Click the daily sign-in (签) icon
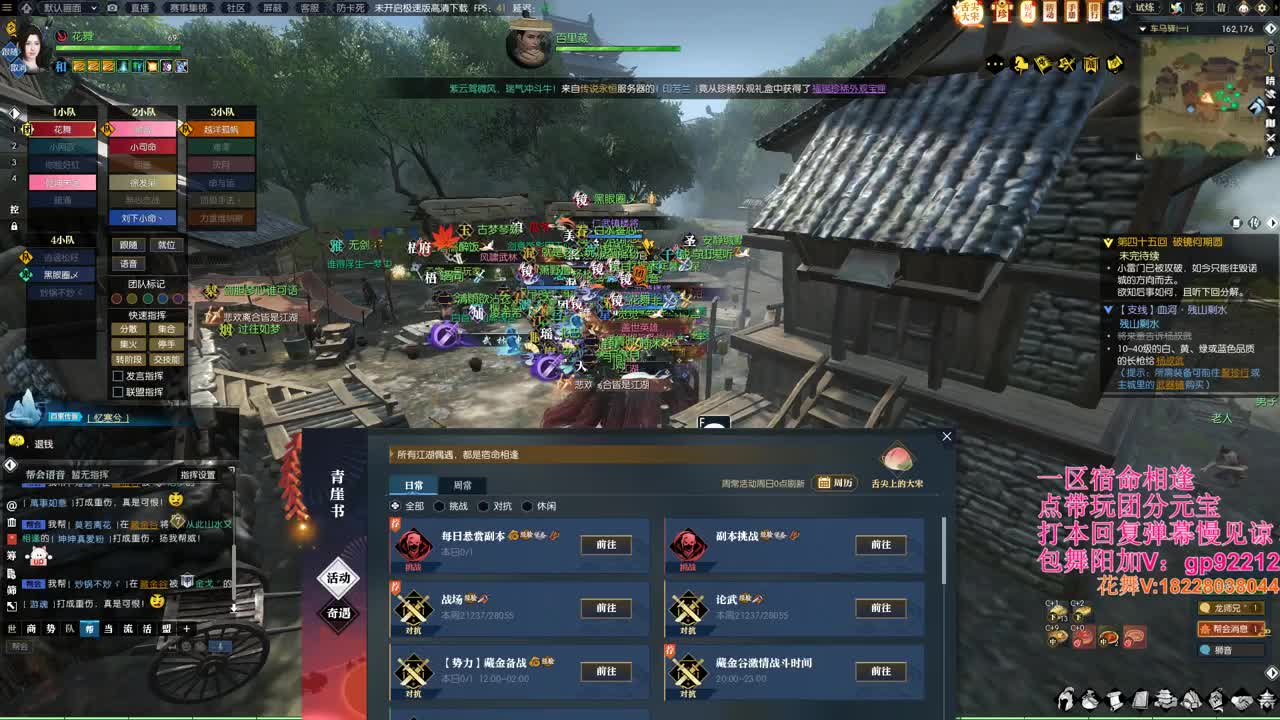Image resolution: width=1280 pixels, height=720 pixels. click(1201, 10)
